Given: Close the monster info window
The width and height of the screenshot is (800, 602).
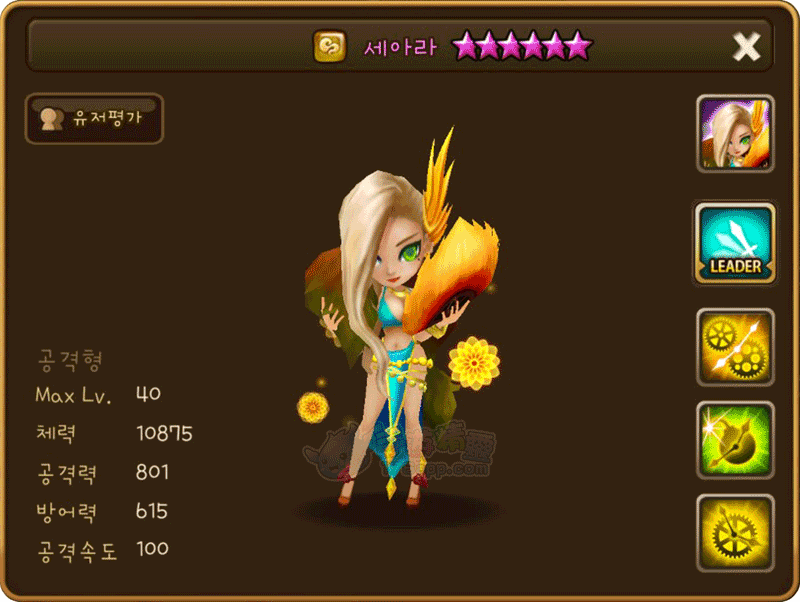Looking at the screenshot, I should pyautogui.click(x=746, y=46).
